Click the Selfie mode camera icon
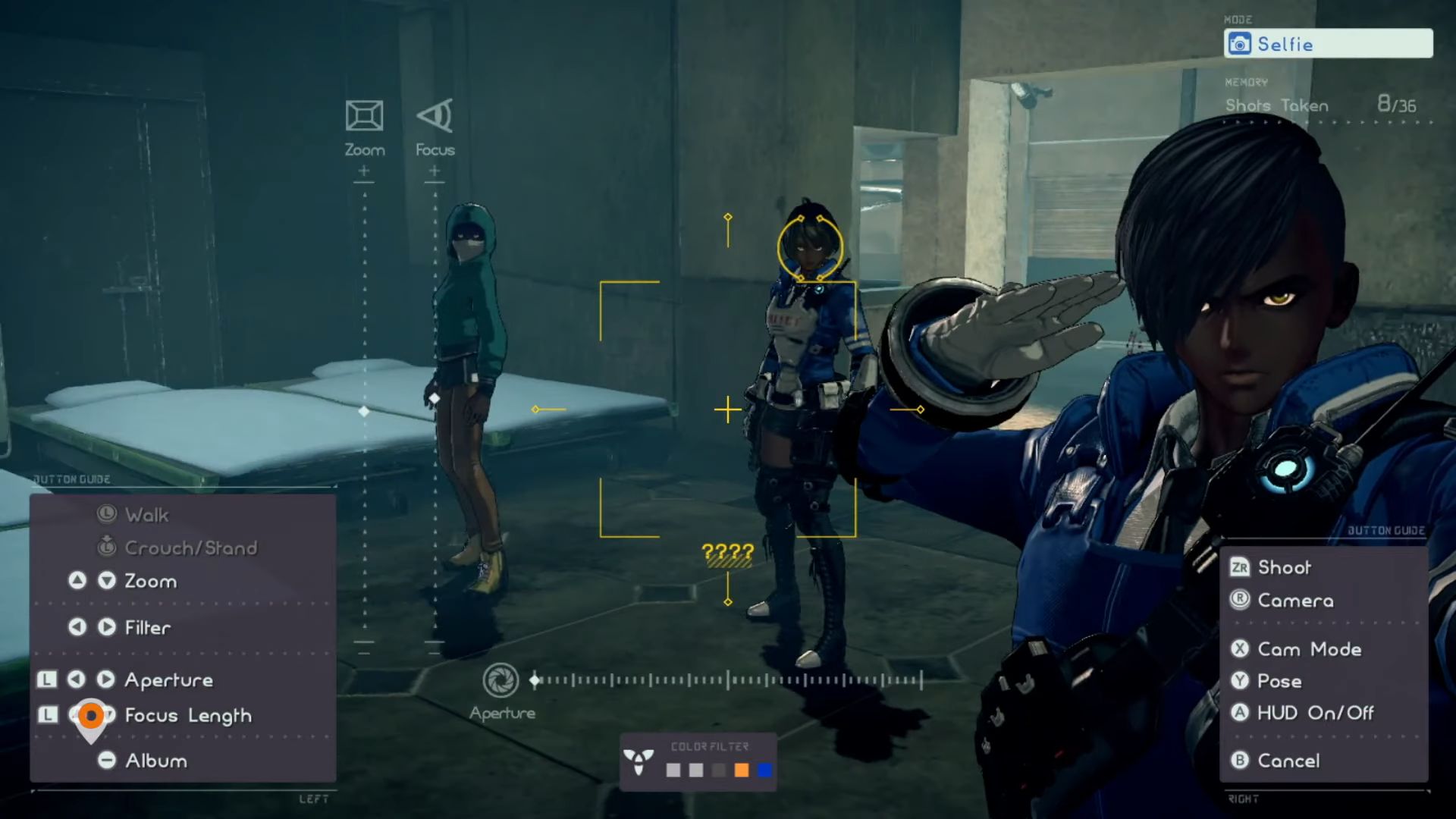Viewport: 1456px width, 819px height. pyautogui.click(x=1241, y=43)
